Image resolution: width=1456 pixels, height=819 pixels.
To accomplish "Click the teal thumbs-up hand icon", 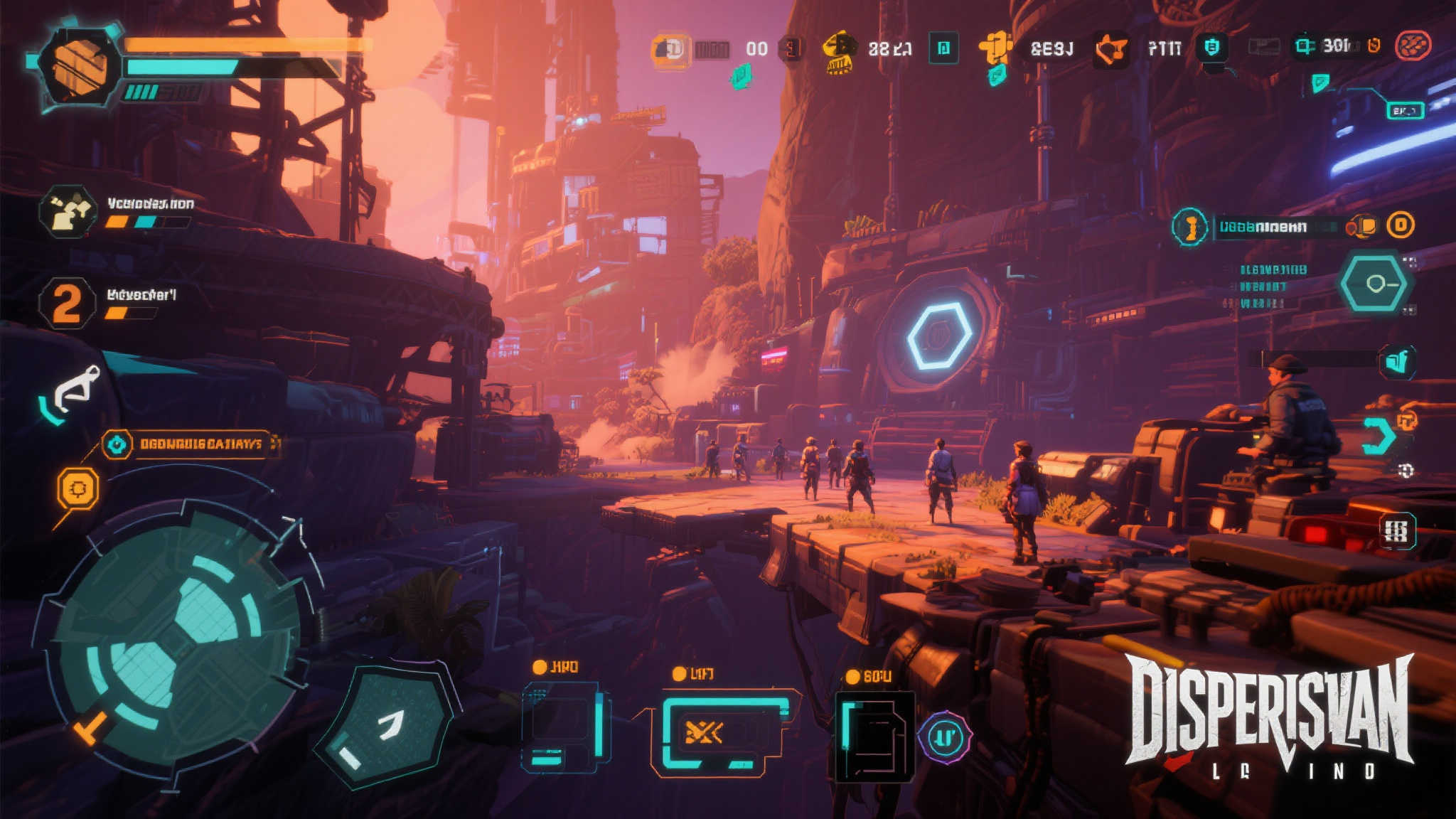I will [1397, 362].
